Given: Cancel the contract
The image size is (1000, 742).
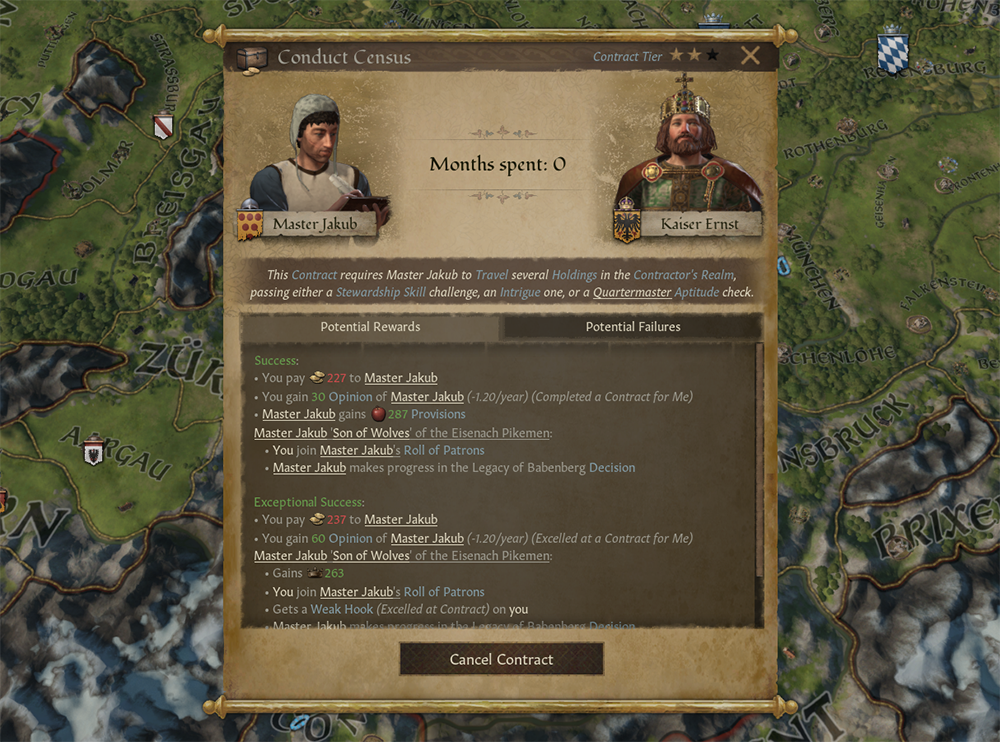Looking at the screenshot, I should [x=501, y=659].
